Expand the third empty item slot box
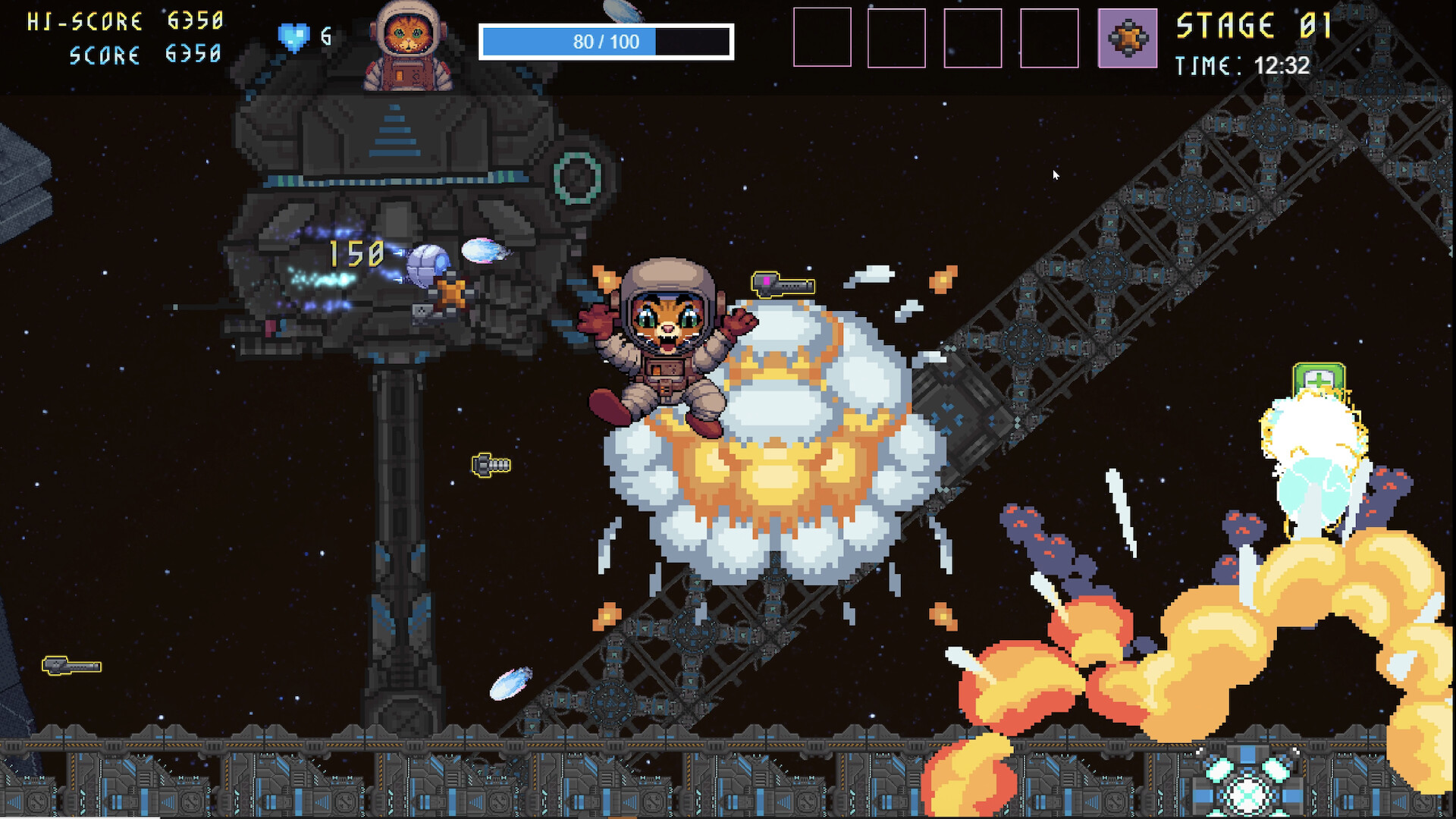The image size is (1456, 819). click(973, 39)
